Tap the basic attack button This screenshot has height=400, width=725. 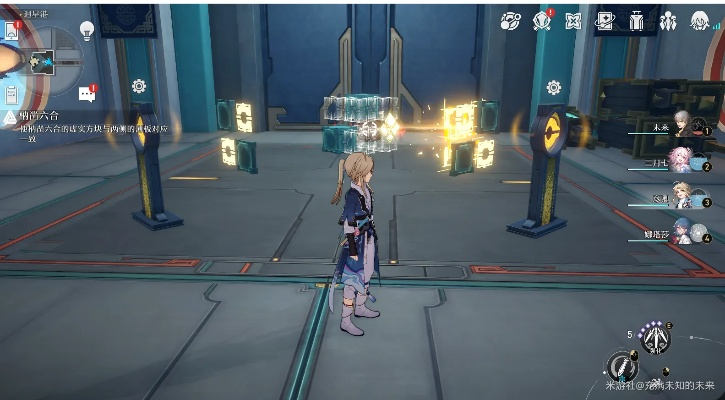click(x=622, y=366)
